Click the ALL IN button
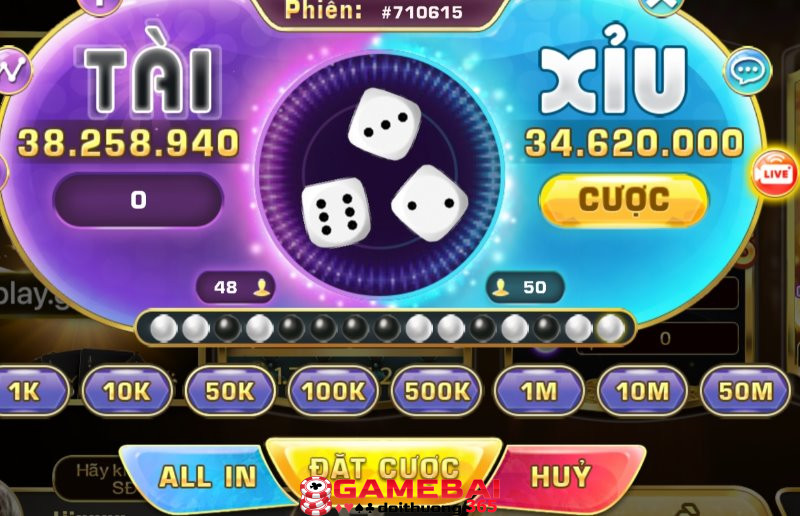The image size is (800, 516). (x=207, y=477)
